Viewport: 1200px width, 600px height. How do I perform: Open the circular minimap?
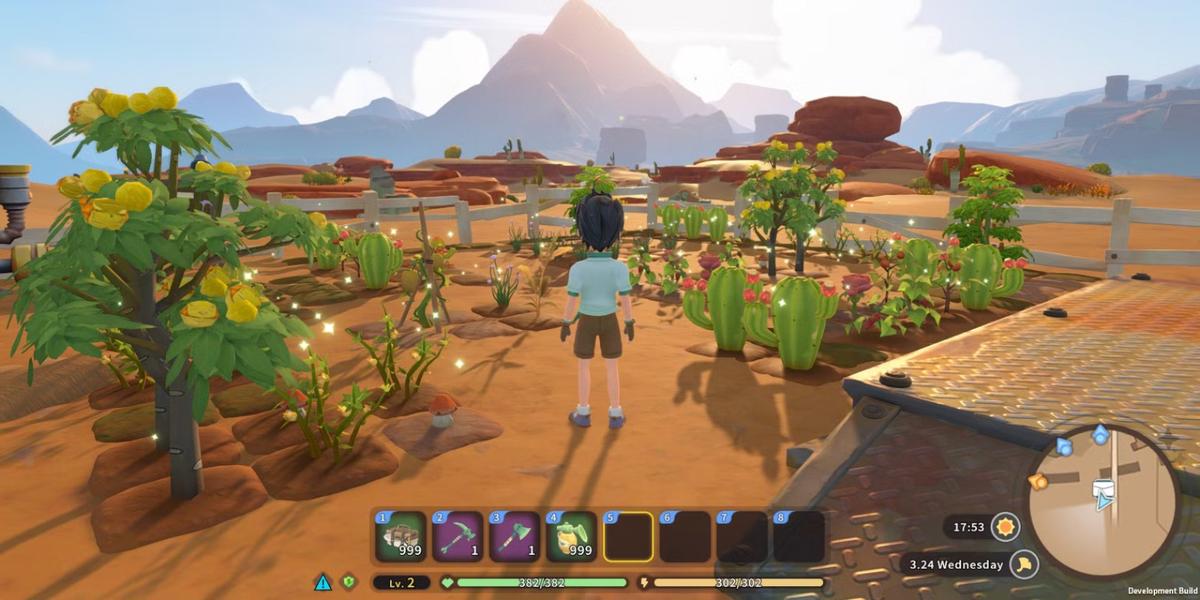tap(1104, 502)
